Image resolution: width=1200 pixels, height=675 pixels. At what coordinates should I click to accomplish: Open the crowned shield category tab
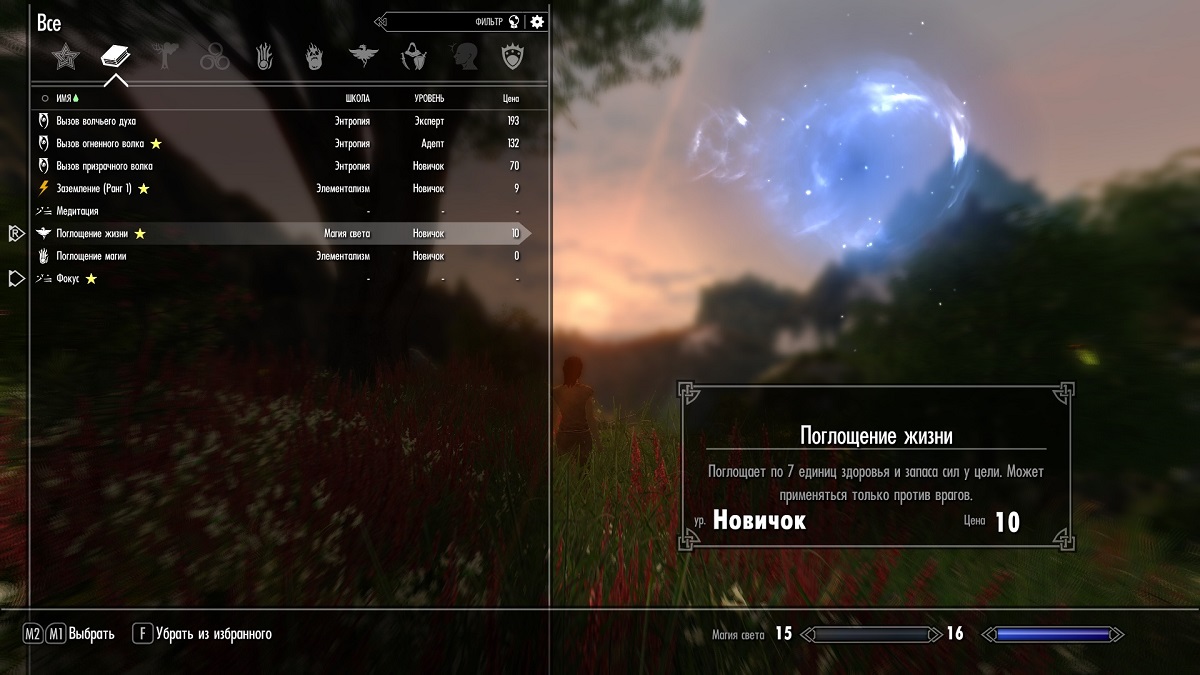(x=513, y=56)
